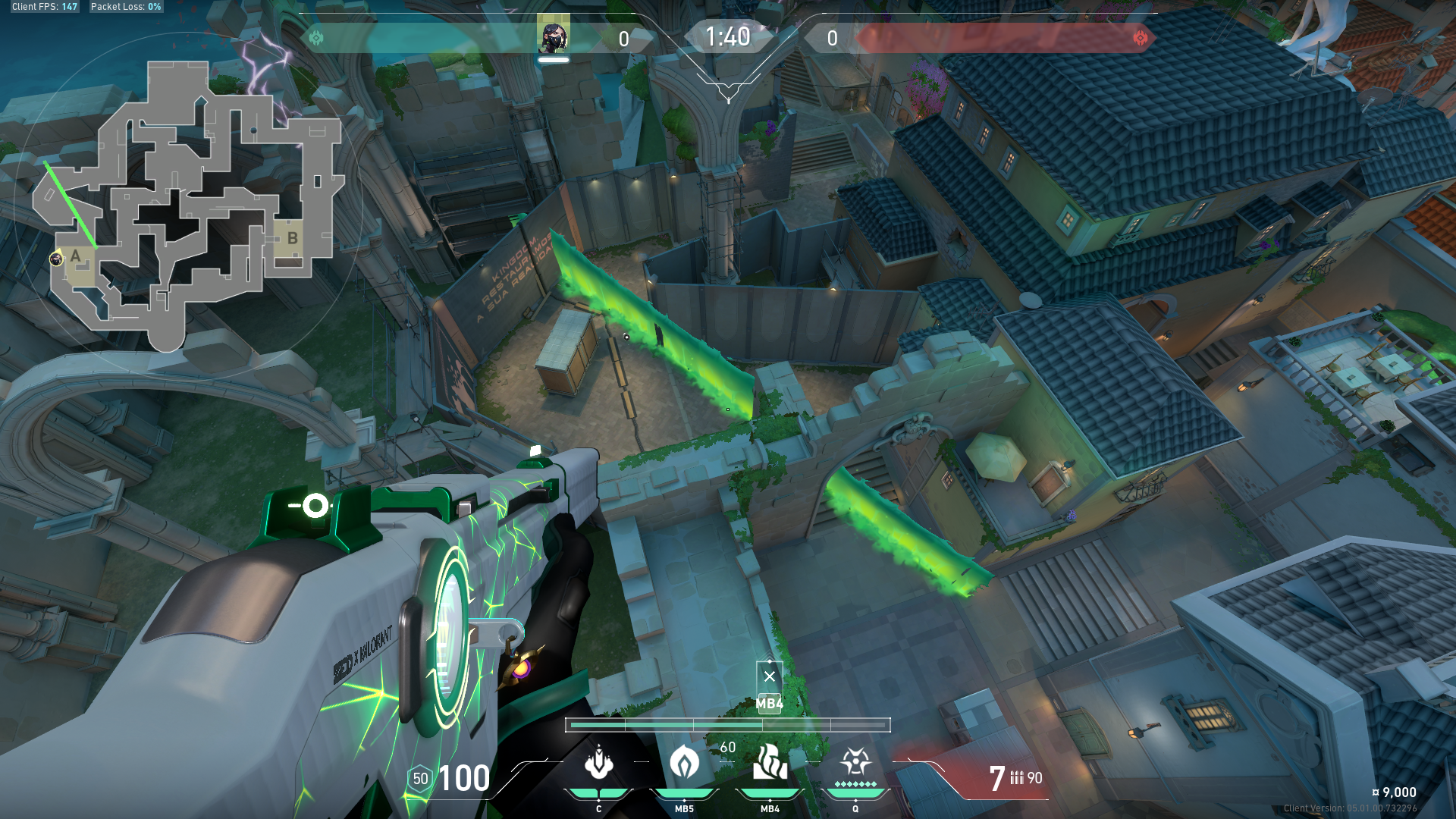Click the green team emblem in top bar
This screenshot has height=819, width=1456.
click(x=316, y=38)
